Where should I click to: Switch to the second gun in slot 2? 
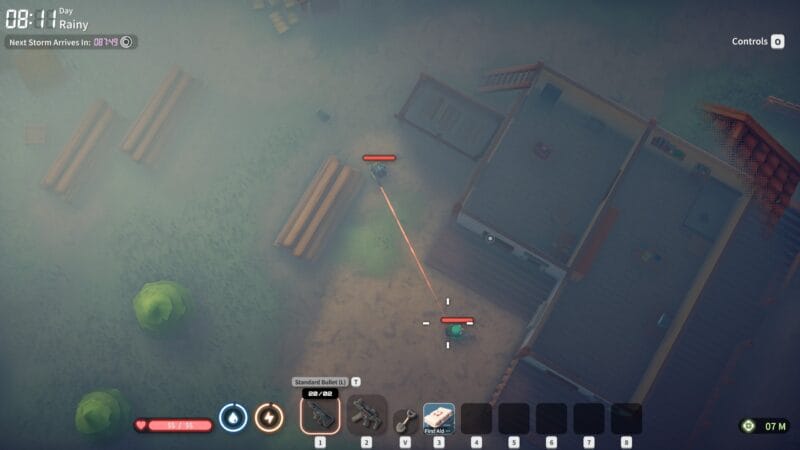(x=366, y=414)
